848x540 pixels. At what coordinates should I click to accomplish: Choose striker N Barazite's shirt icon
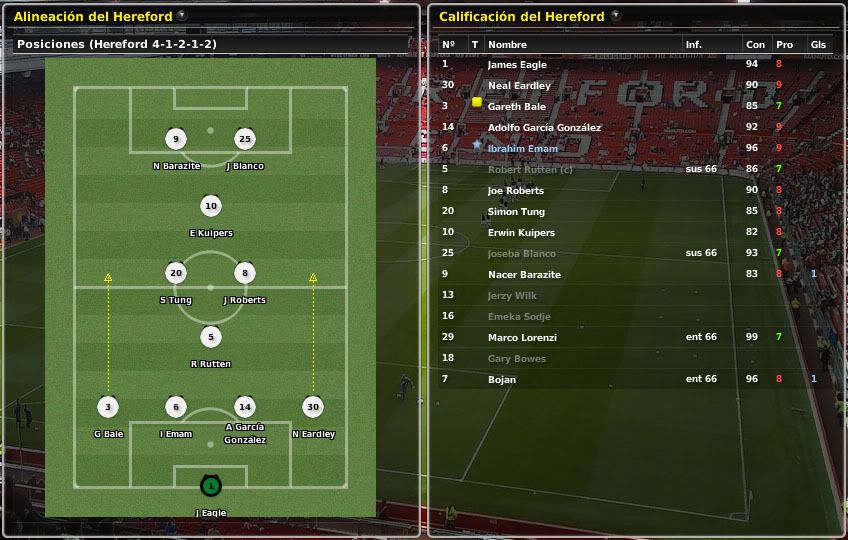point(176,140)
